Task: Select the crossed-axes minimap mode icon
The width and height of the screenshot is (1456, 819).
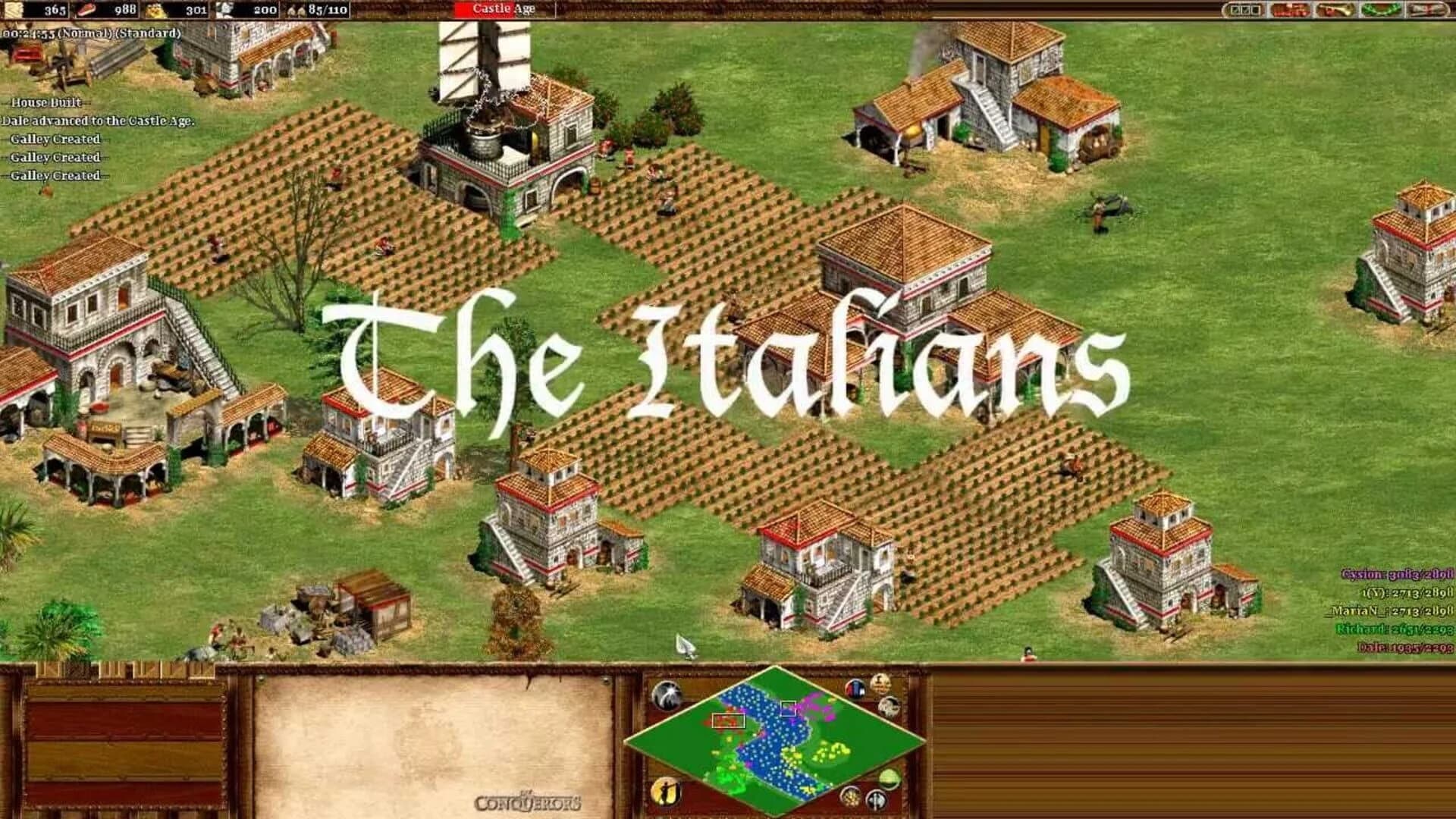Action: (876, 799)
